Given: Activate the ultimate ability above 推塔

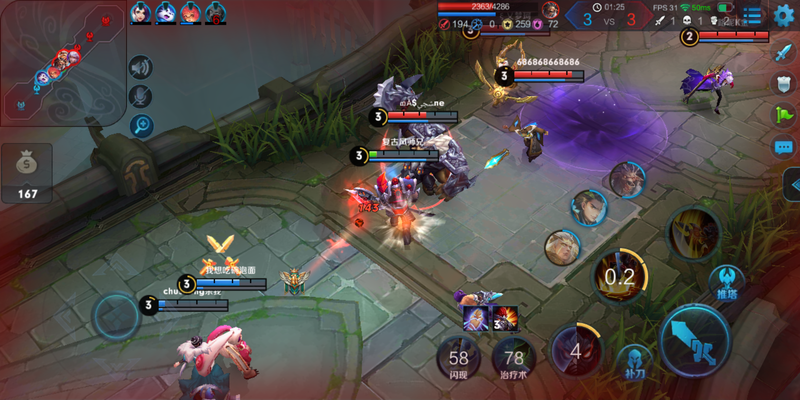Looking at the screenshot, I should click(694, 233).
